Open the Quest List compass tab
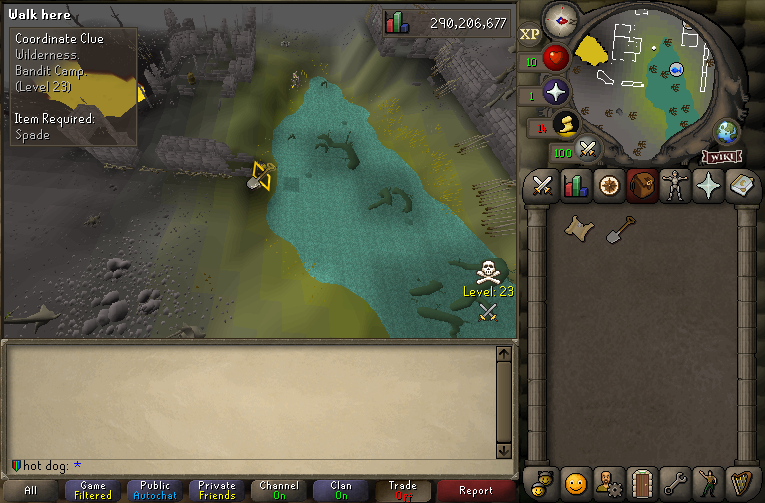765x503 pixels. click(609, 186)
